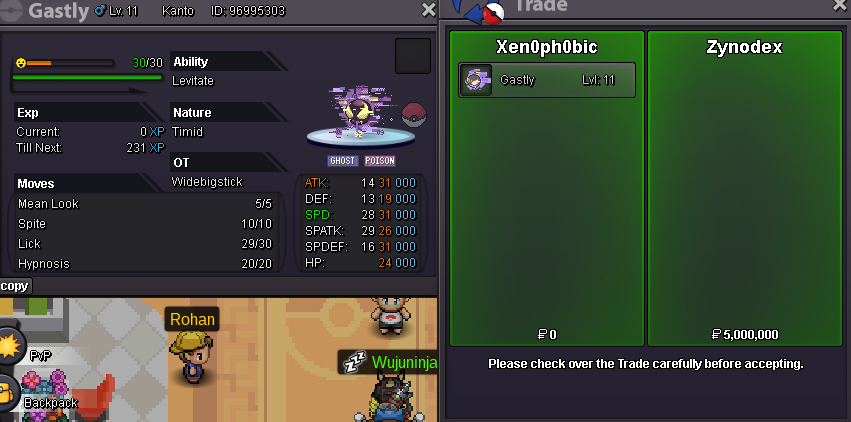Screen dimensions: 851x422
Task: Open the PvP menu icon
Action: [9, 348]
